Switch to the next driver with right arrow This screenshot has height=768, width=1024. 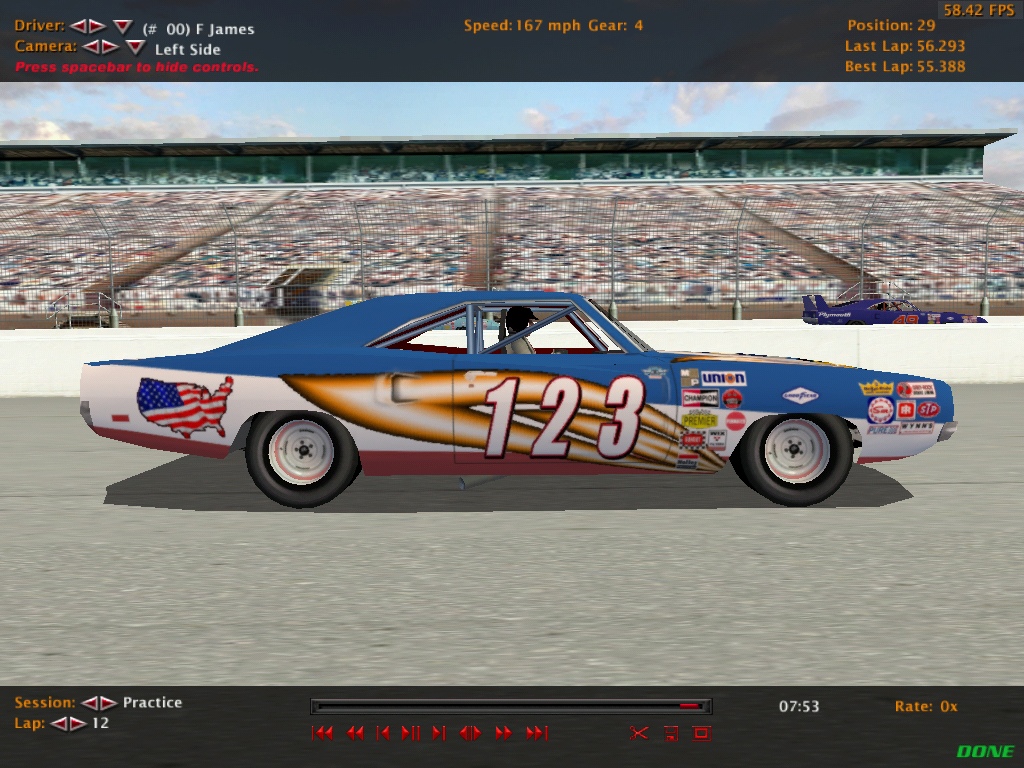pyautogui.click(x=97, y=27)
